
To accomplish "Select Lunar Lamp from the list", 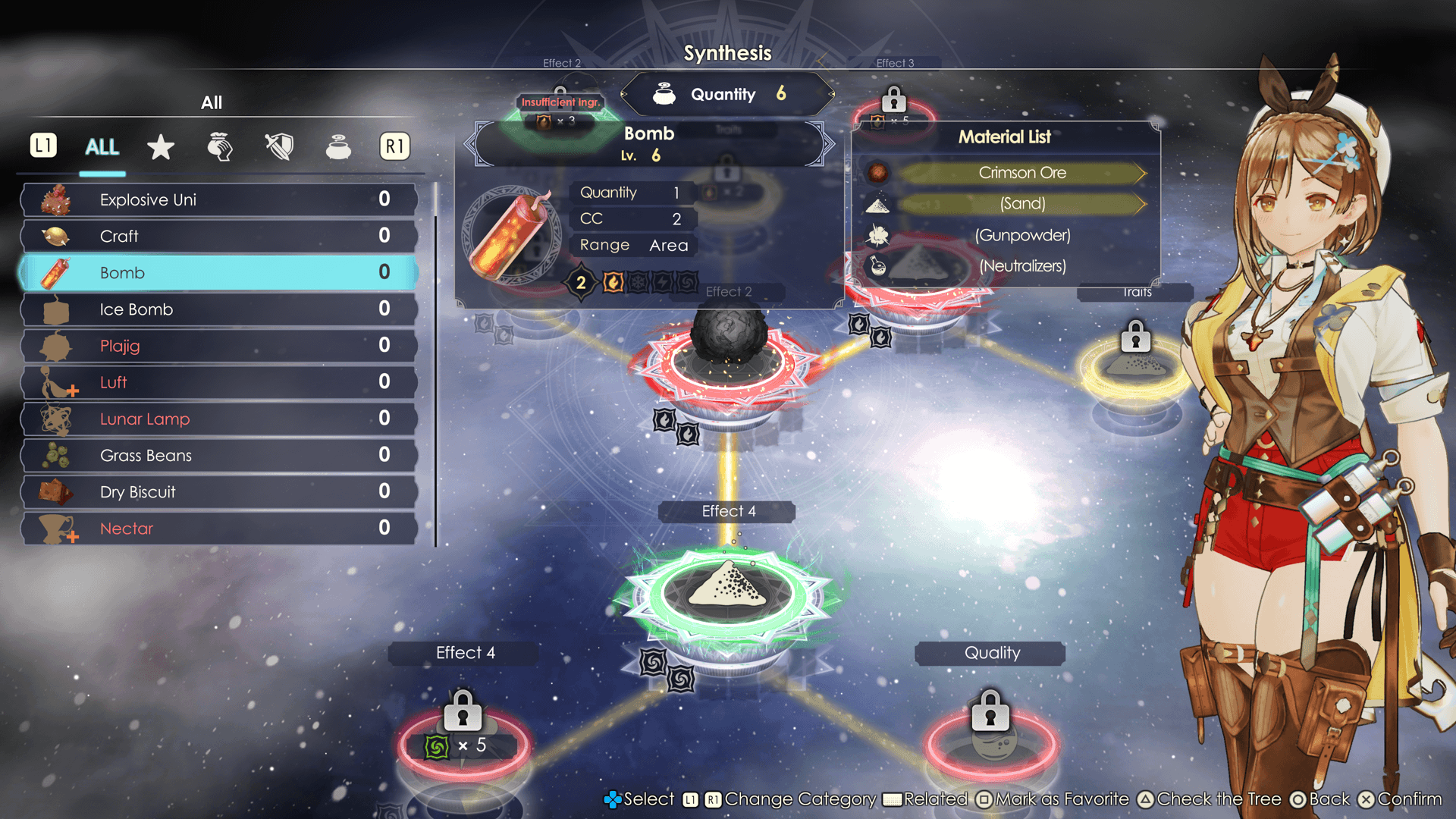I will click(220, 419).
